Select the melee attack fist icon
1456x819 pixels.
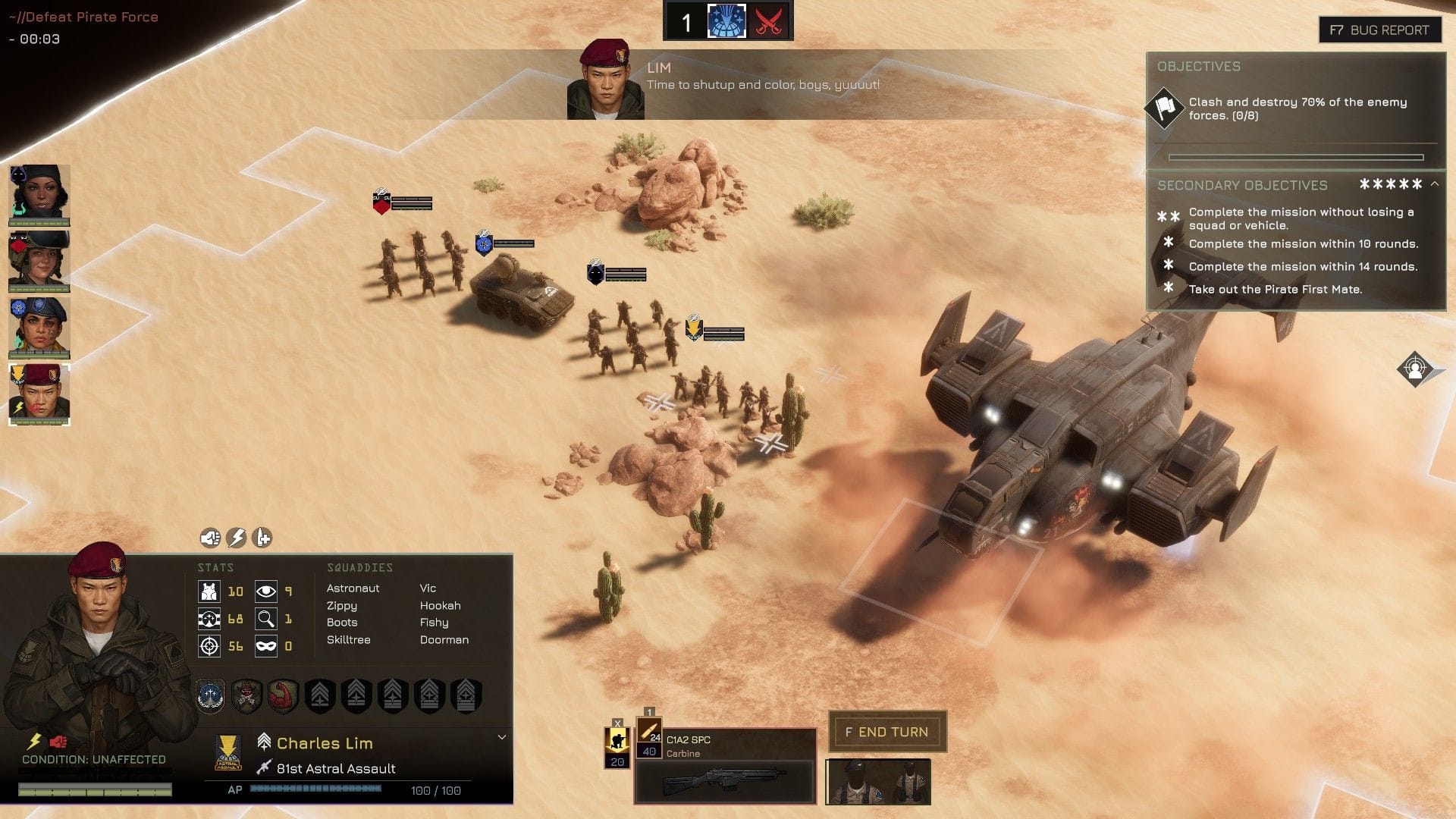point(211,538)
